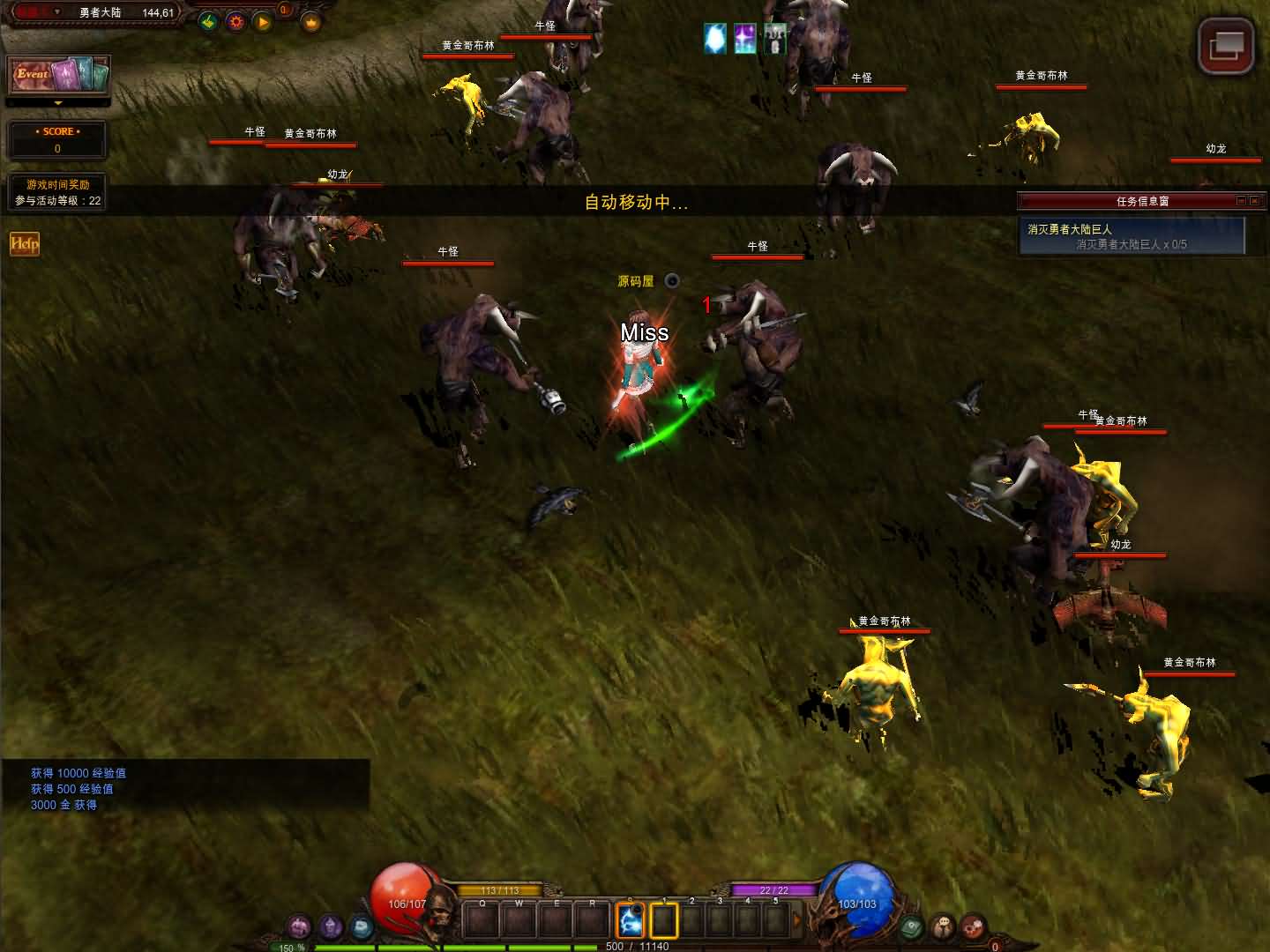This screenshot has width=1270, height=952.
Task: Open the Event cards banner
Action: [x=58, y=75]
